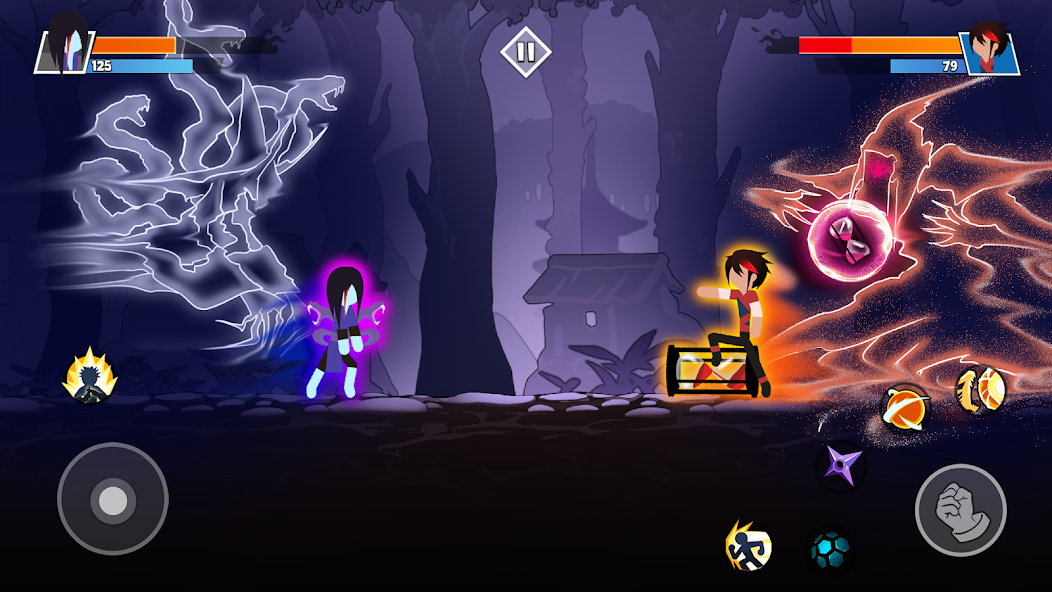1052x592 pixels.
Task: Pause the game with the diamond button
Action: [526, 52]
